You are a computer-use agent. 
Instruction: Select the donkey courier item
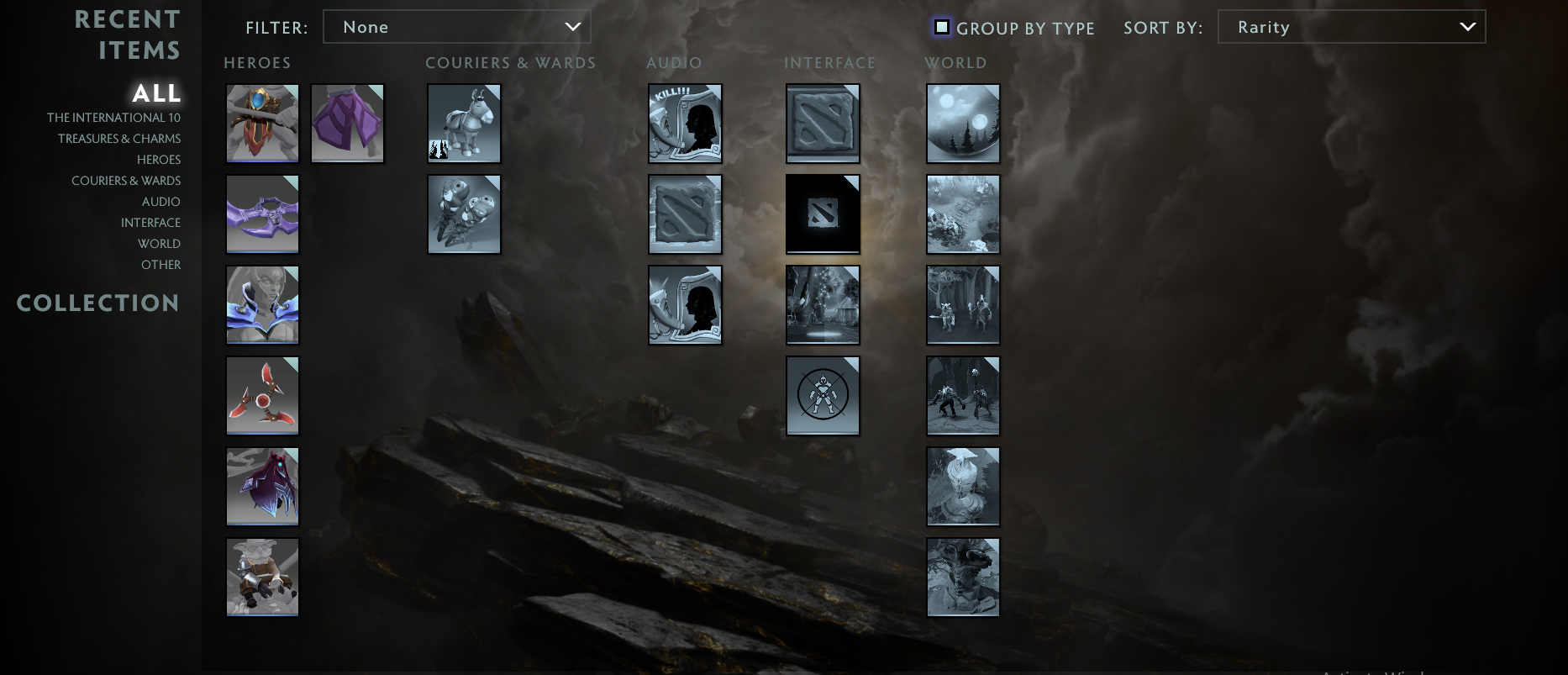463,123
